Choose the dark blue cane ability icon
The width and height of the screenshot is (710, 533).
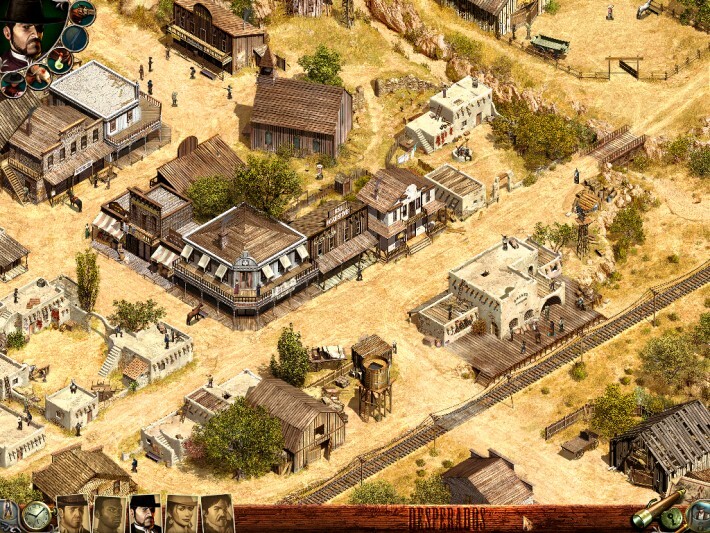pyautogui.click(x=75, y=38)
